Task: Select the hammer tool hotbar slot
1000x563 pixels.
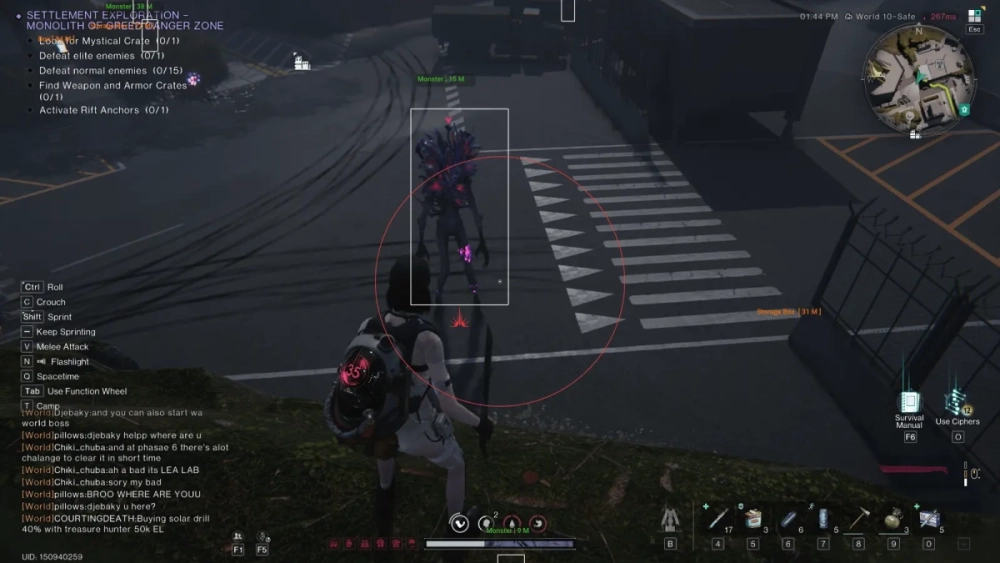Action: (x=858, y=519)
